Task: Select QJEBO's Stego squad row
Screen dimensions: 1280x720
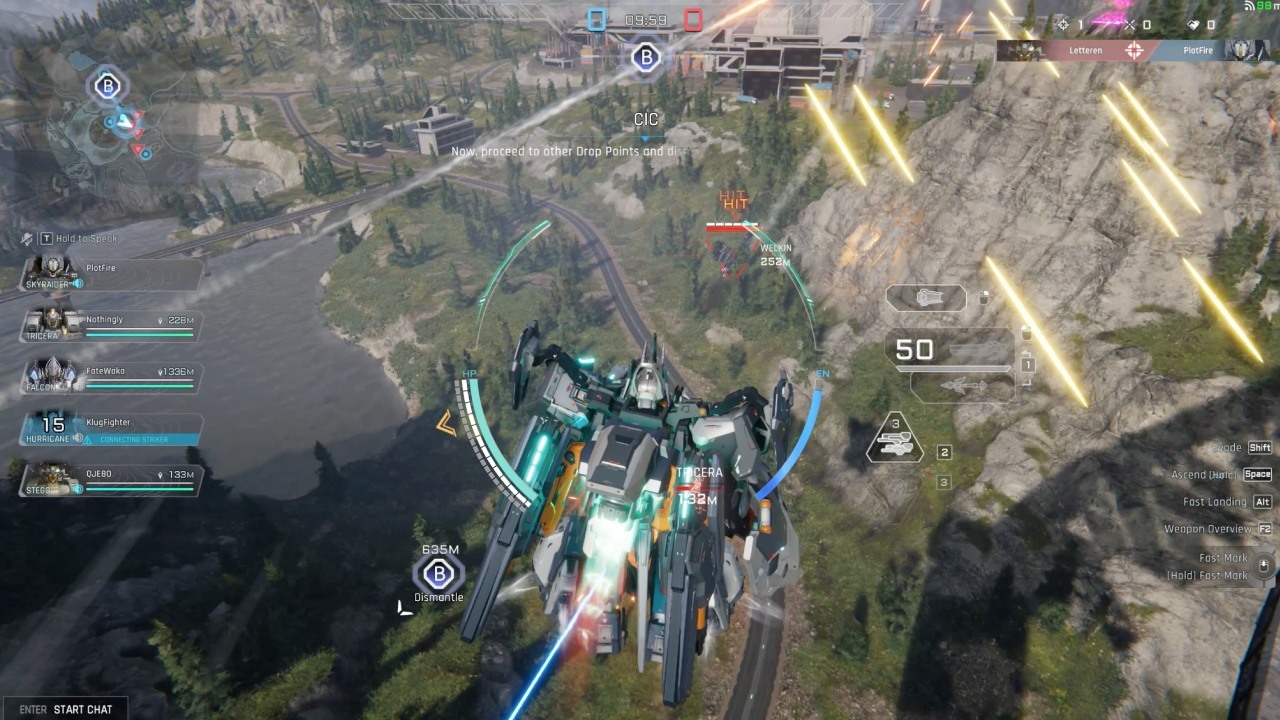Action: click(110, 480)
